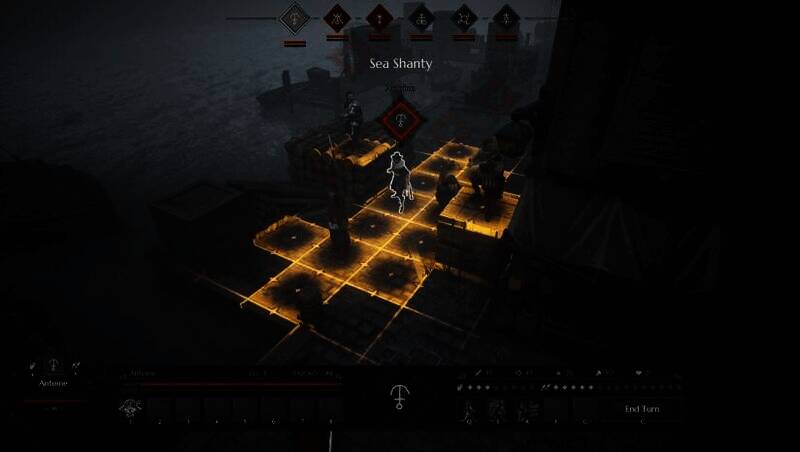Click the End Turn button
Screen dimensions: 800x452
click(640, 409)
